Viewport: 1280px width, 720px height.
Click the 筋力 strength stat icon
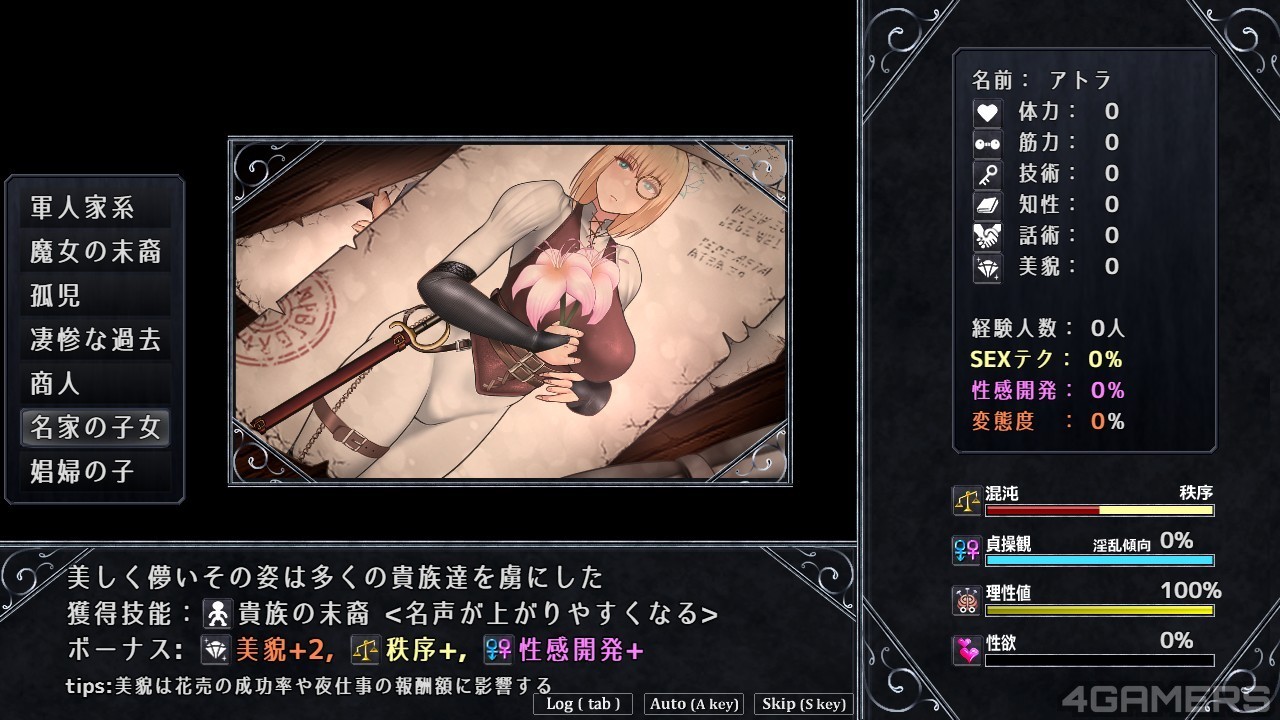click(985, 142)
